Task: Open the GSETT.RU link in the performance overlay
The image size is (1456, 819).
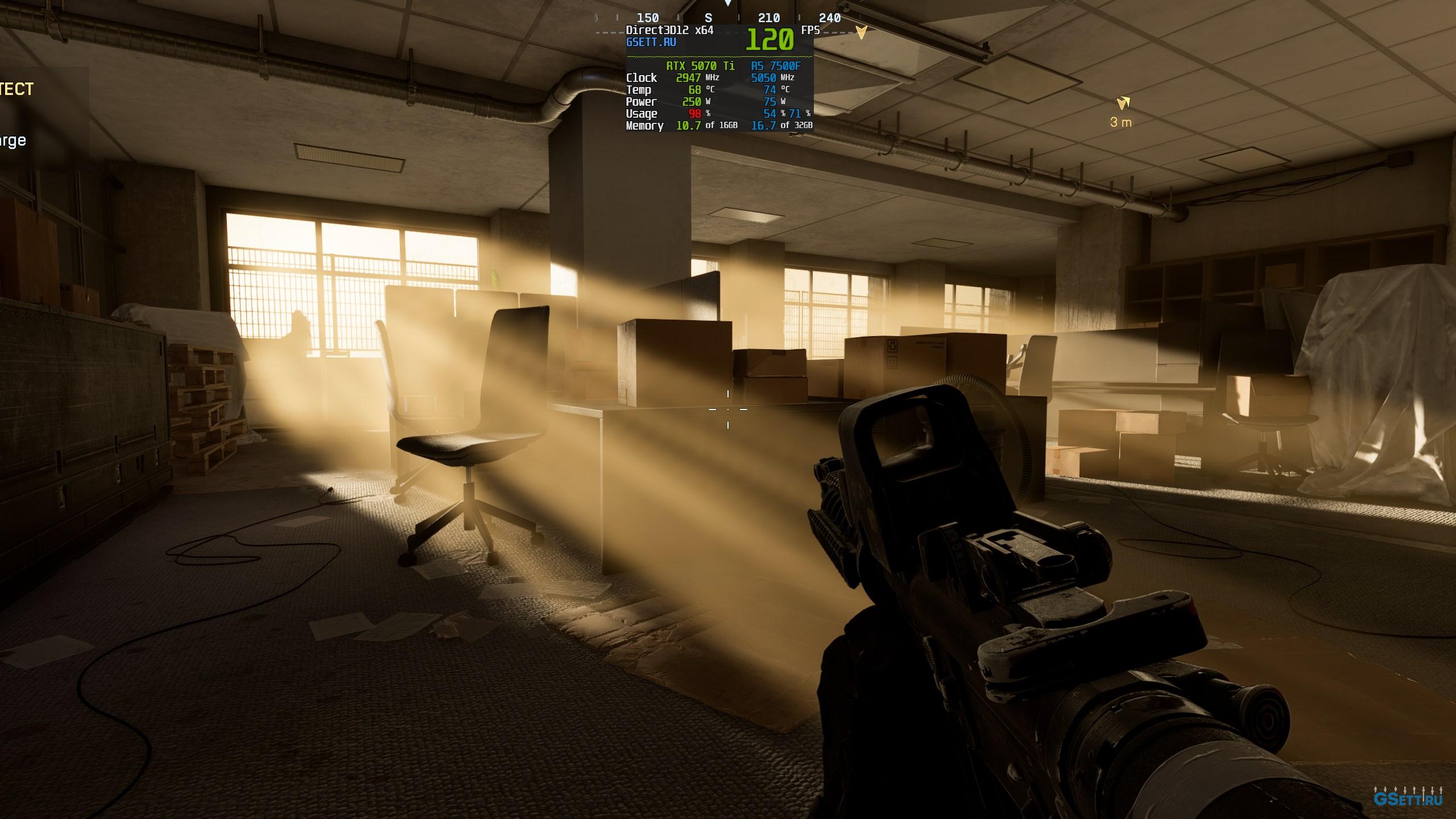Action: click(x=651, y=42)
